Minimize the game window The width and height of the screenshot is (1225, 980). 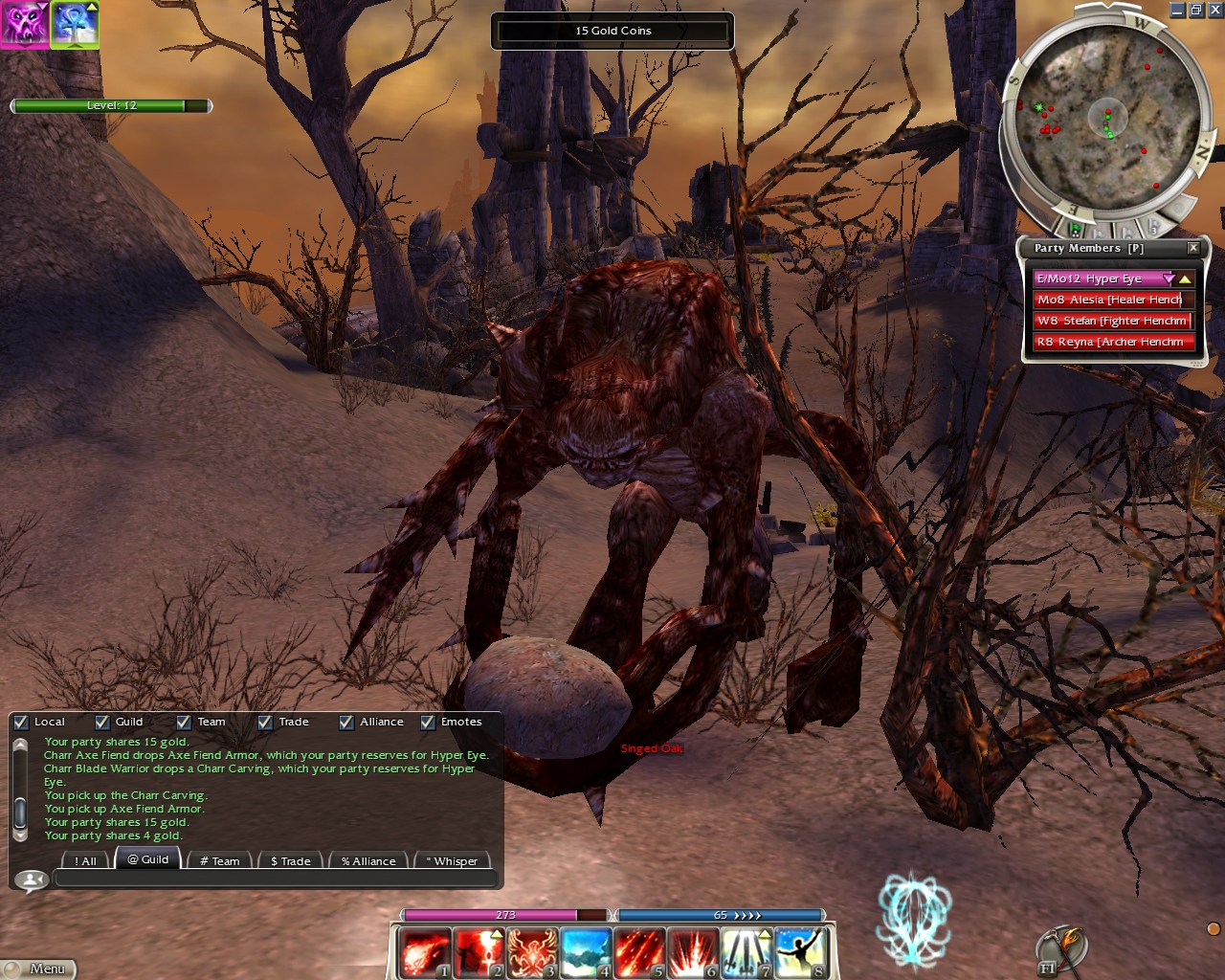(1177, 10)
